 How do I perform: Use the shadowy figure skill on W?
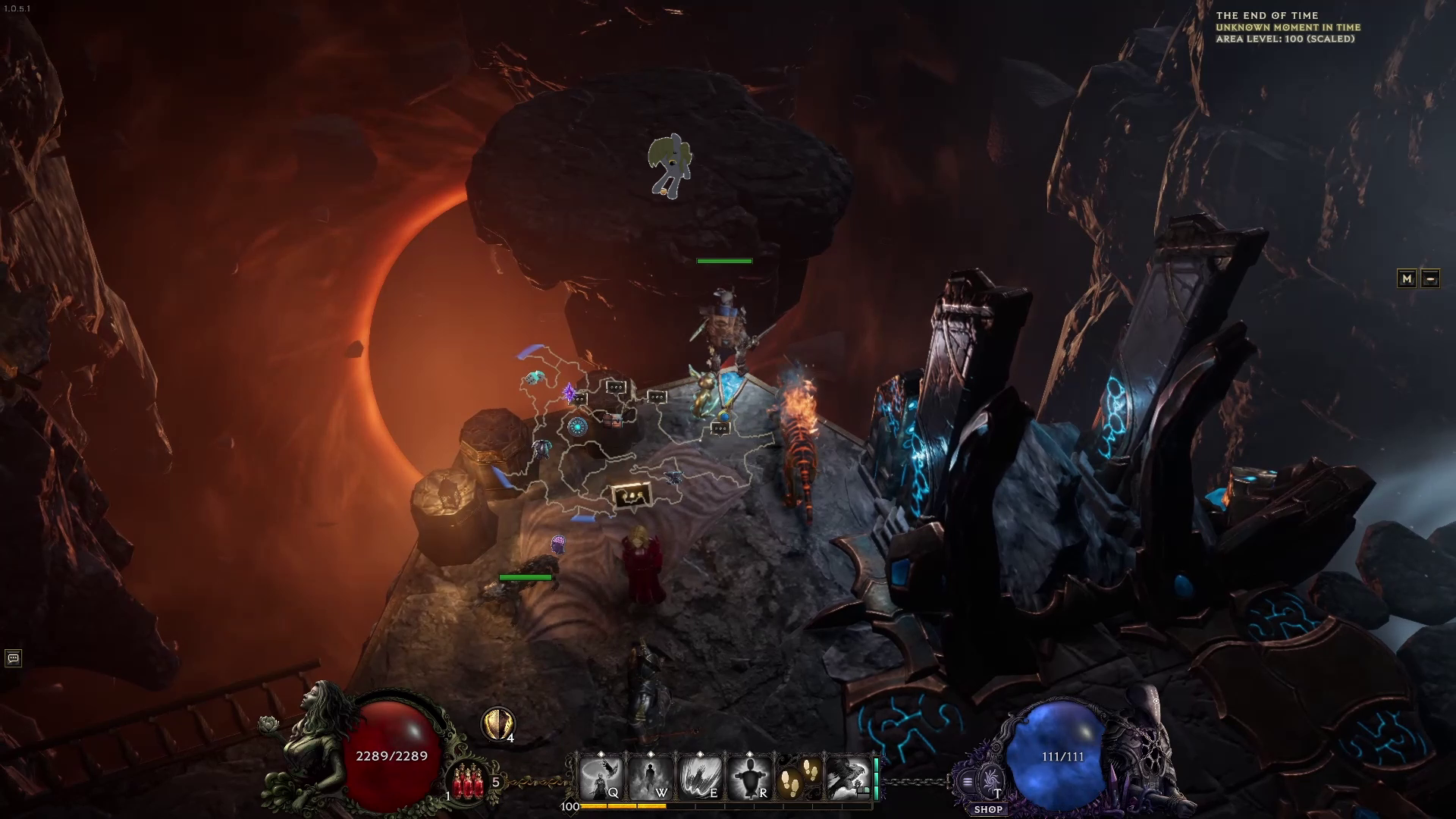click(x=650, y=777)
